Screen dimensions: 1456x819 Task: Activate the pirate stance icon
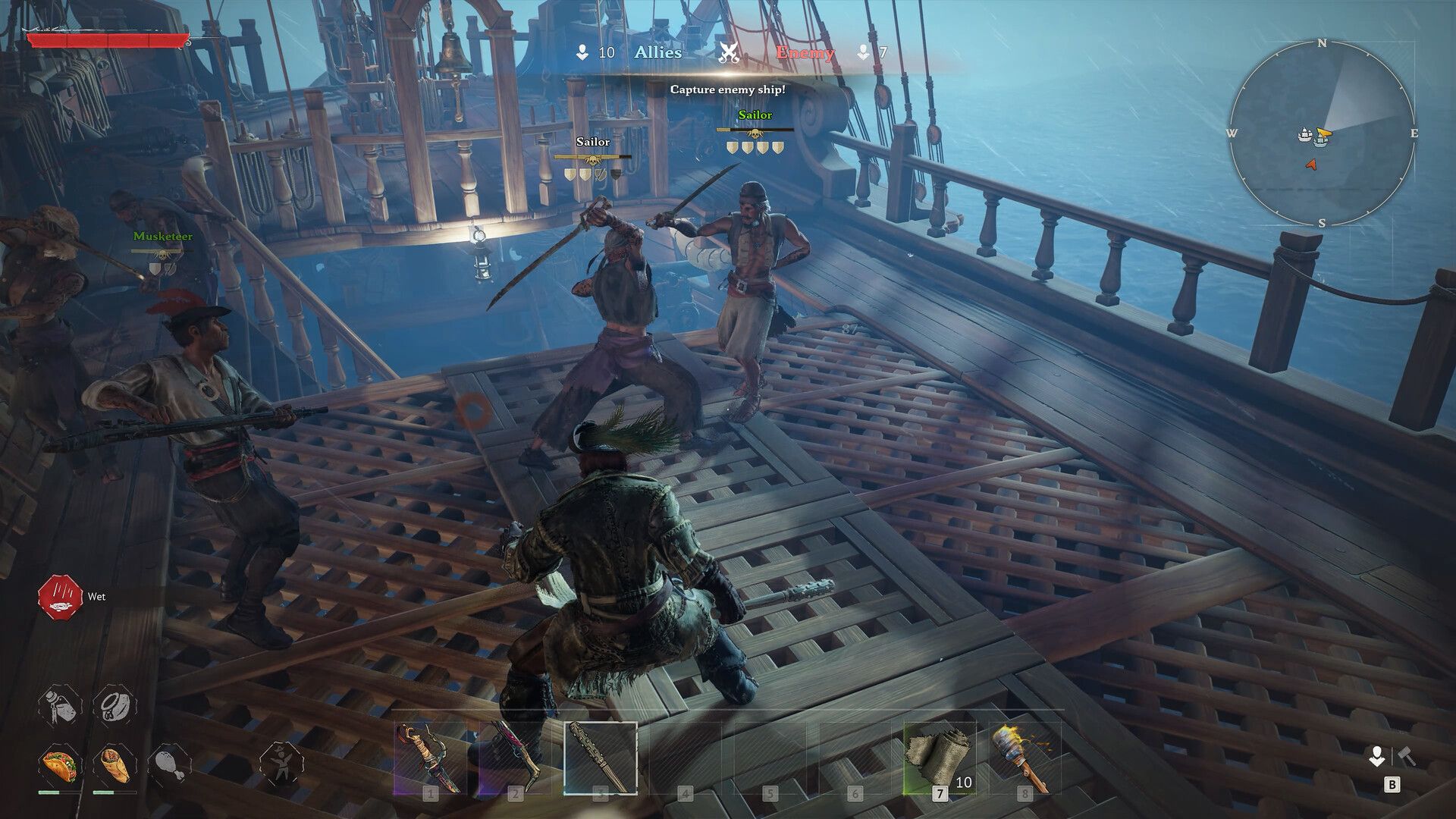[x=281, y=764]
